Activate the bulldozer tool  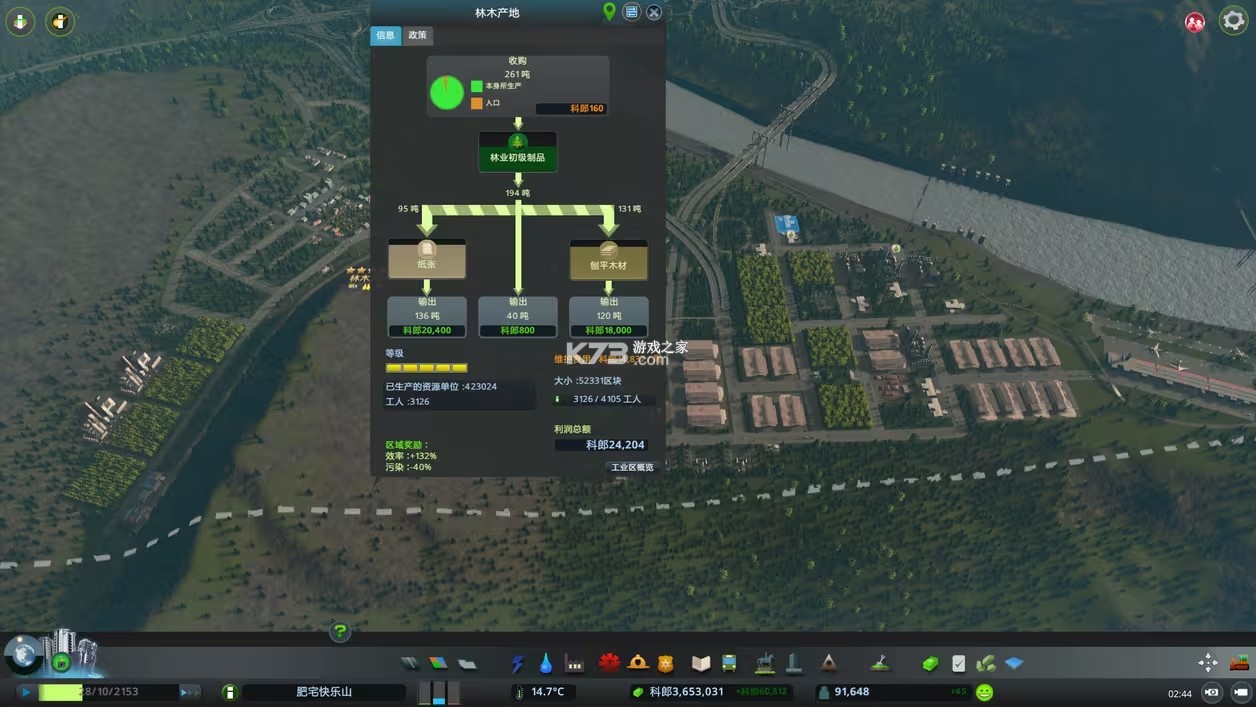1240,662
